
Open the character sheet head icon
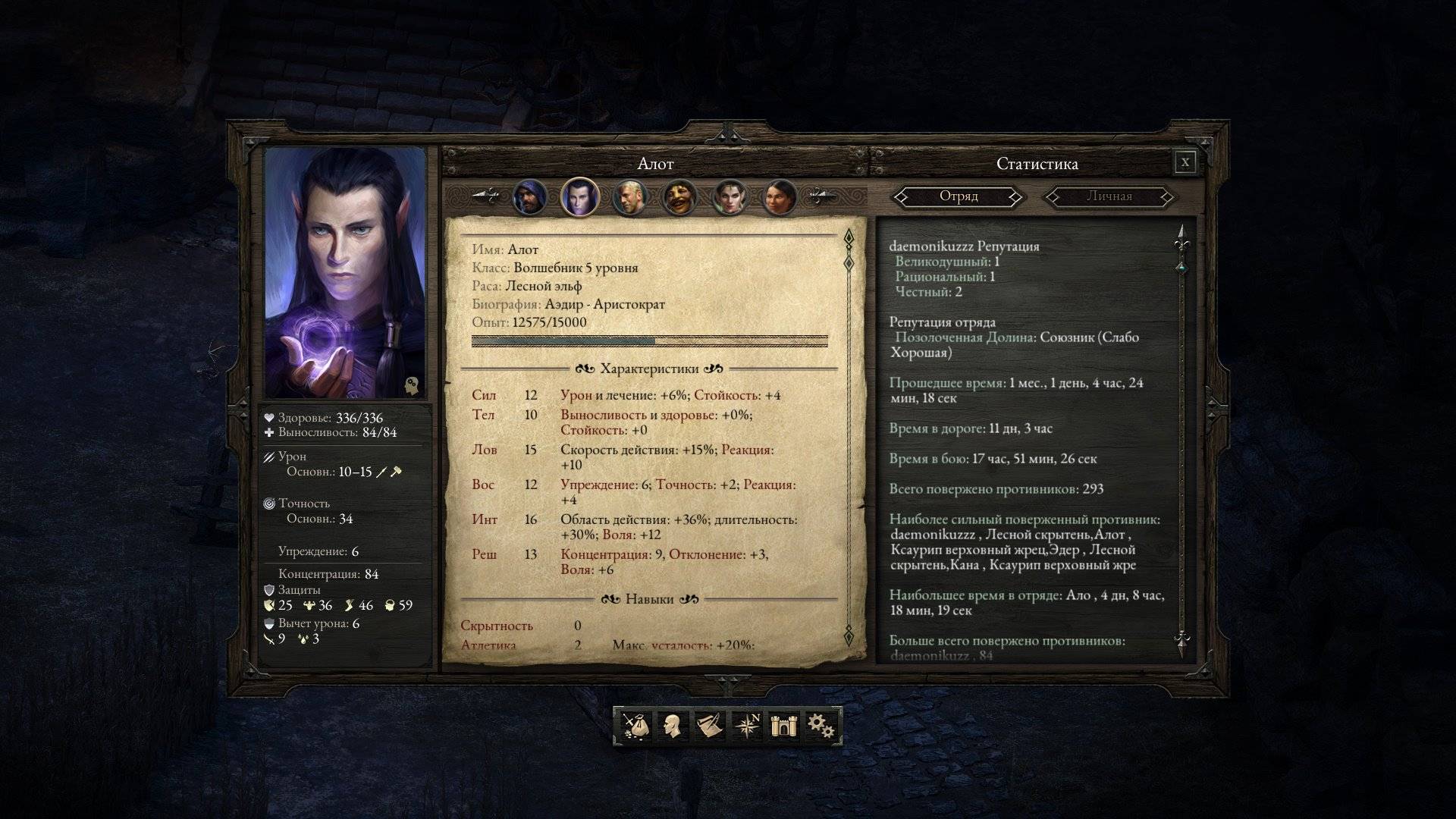pos(671,726)
